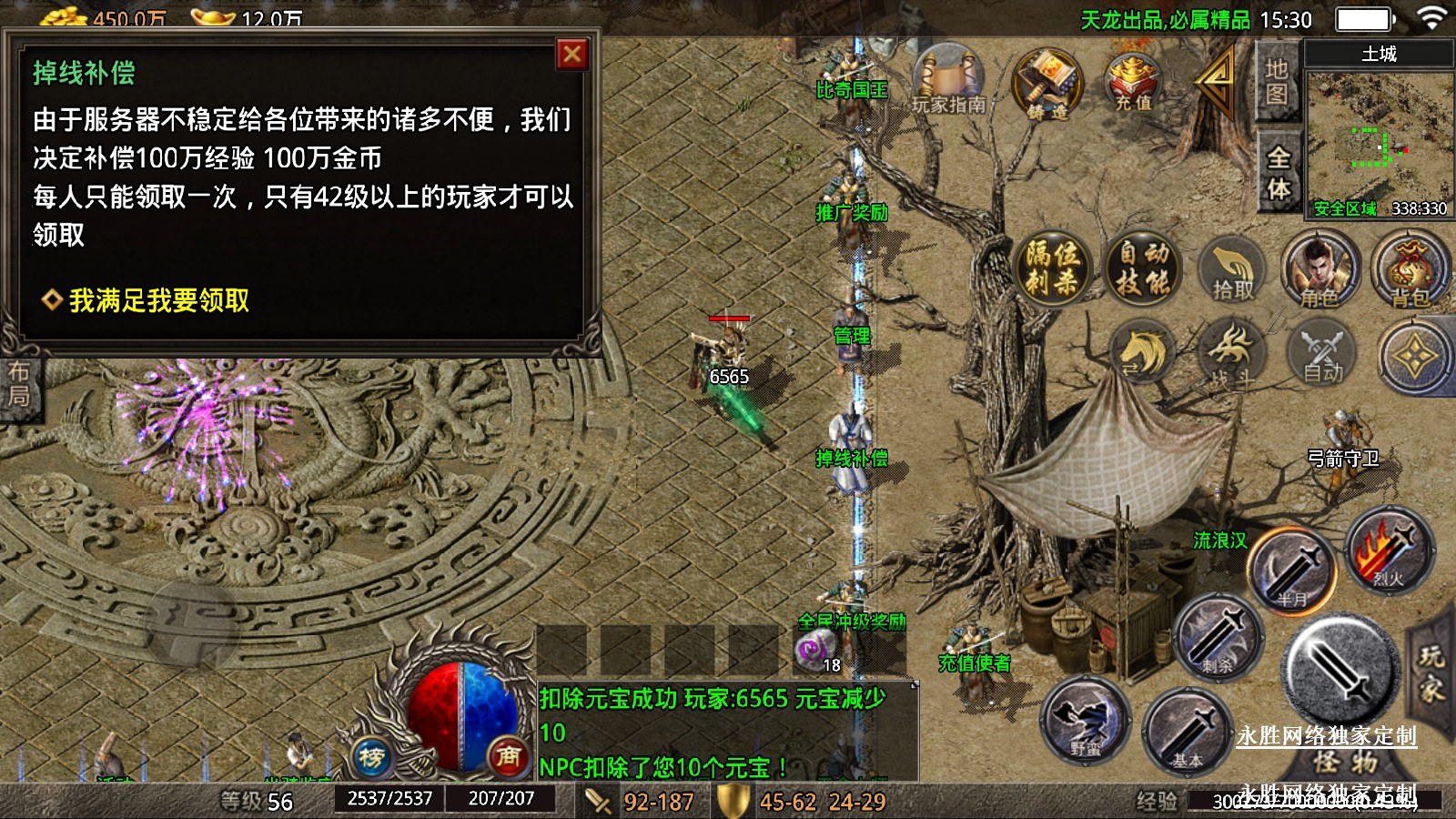Open the 铸造 forging menu
The height and width of the screenshot is (819, 1456).
pos(1046,86)
